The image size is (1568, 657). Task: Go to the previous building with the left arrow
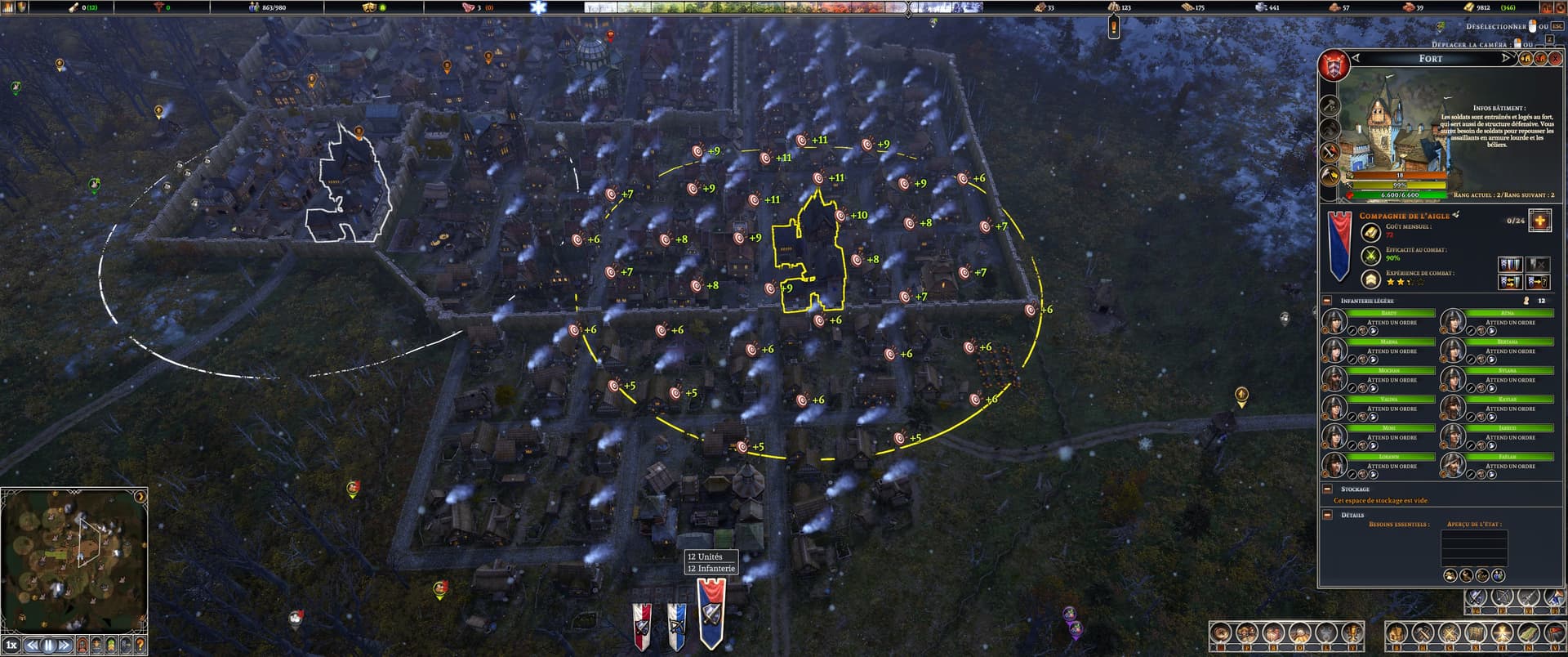point(1356,58)
